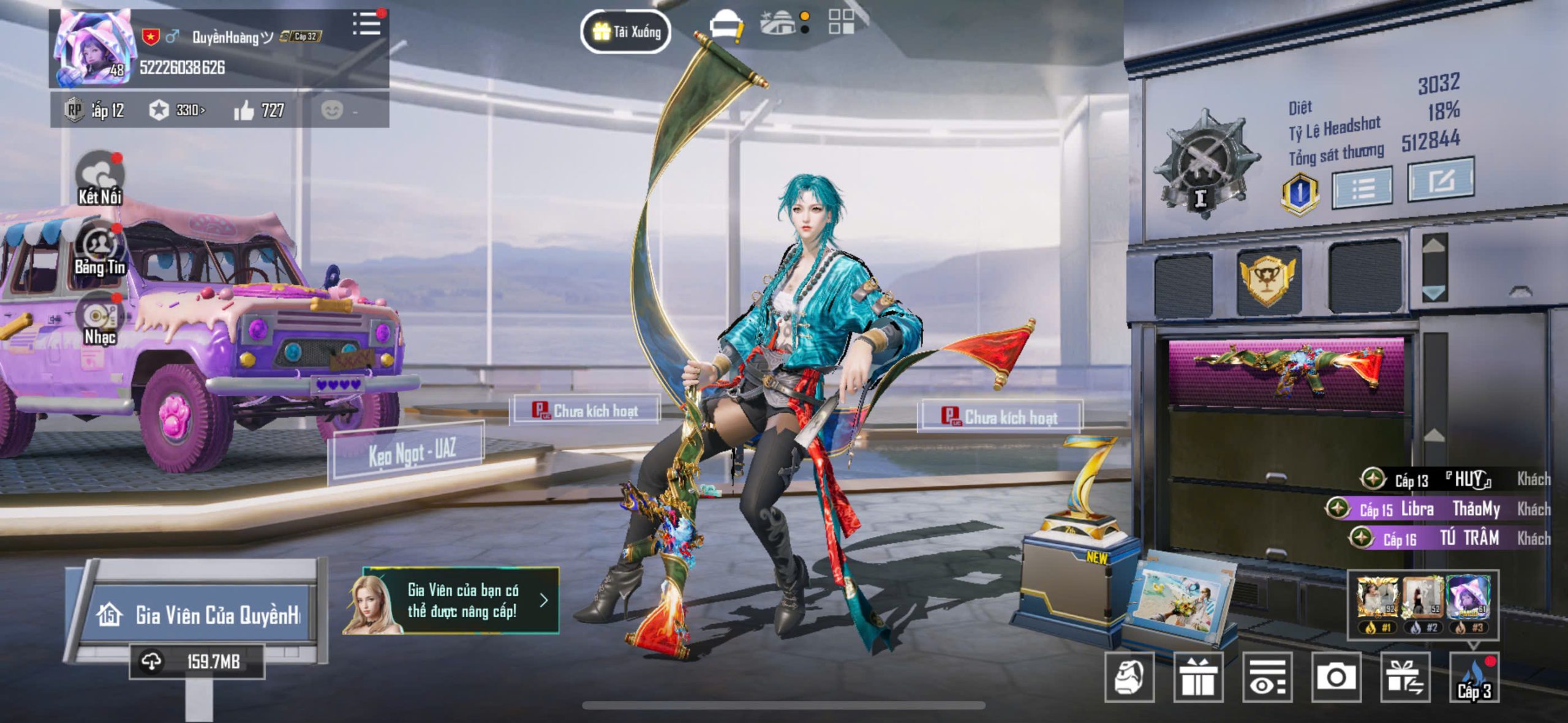Image resolution: width=1568 pixels, height=723 pixels.
Task: Open the gift box button
Action: 1198,676
